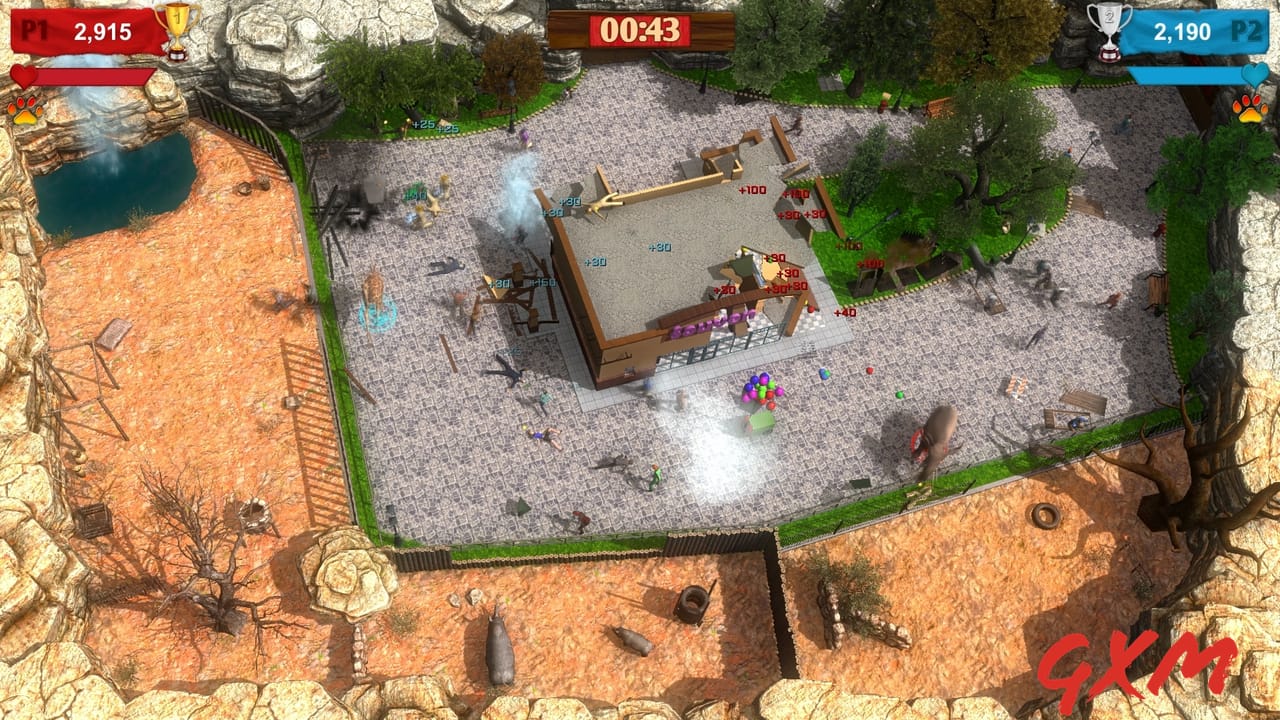Click the silver trophy icon beside P2 score
The width and height of the screenshot is (1280, 720).
1107,29
